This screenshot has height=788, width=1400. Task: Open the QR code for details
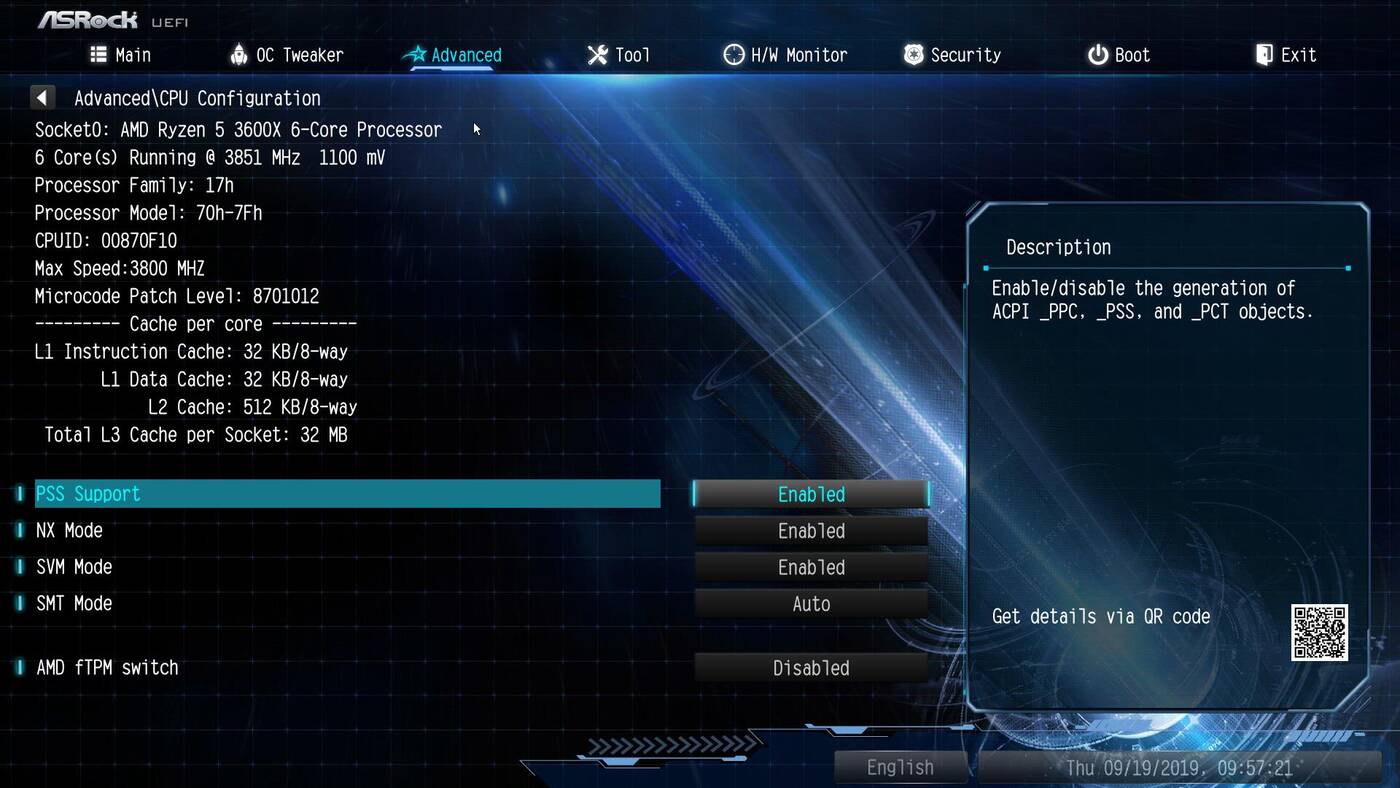1319,632
